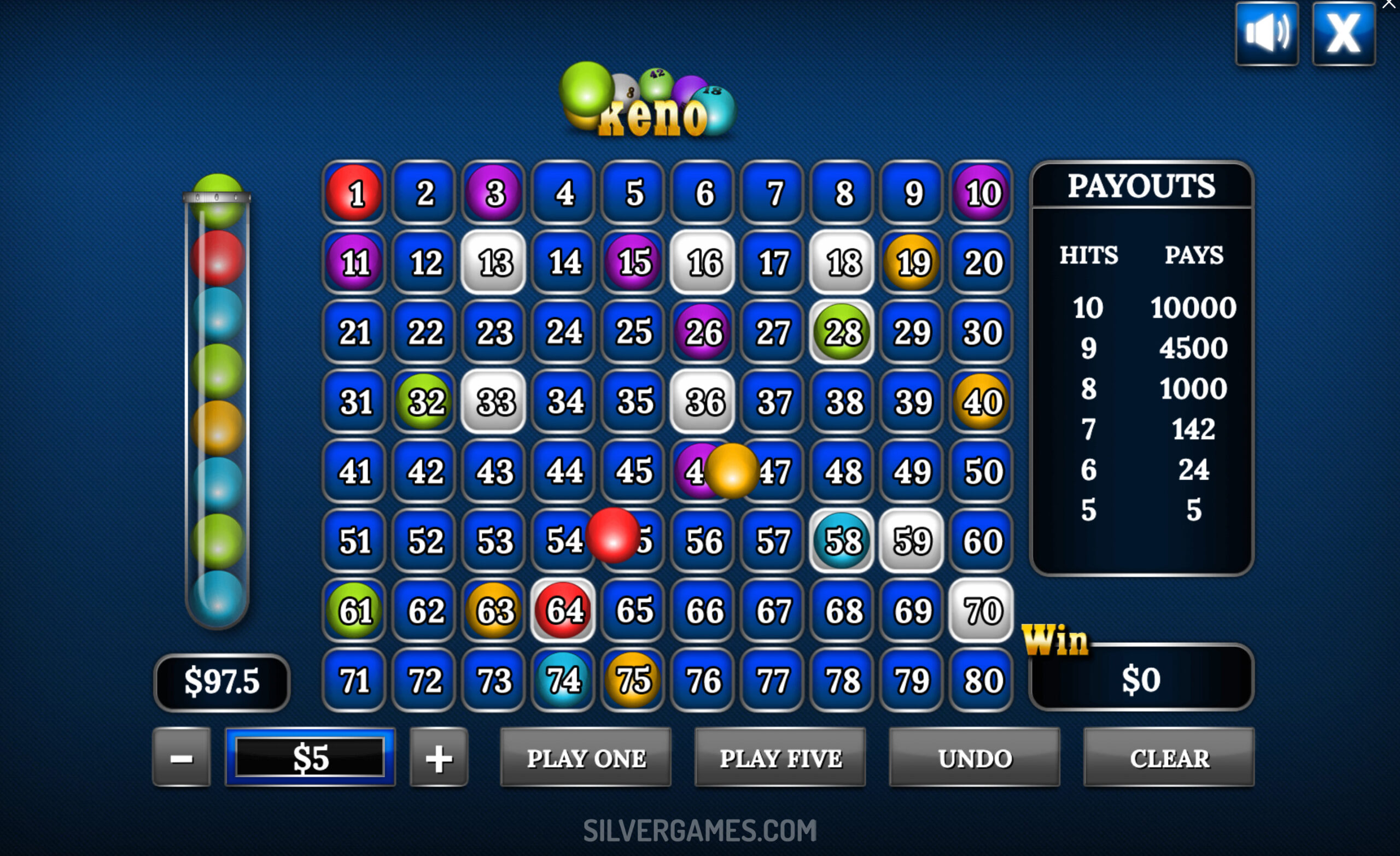Choose number 50 tile
This screenshot has width=1400, height=856.
point(982,471)
